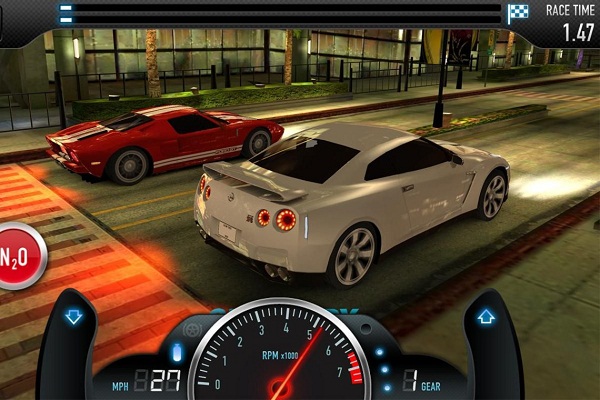
Task: Shift down with the down-arrow paddle
Action: point(73,318)
